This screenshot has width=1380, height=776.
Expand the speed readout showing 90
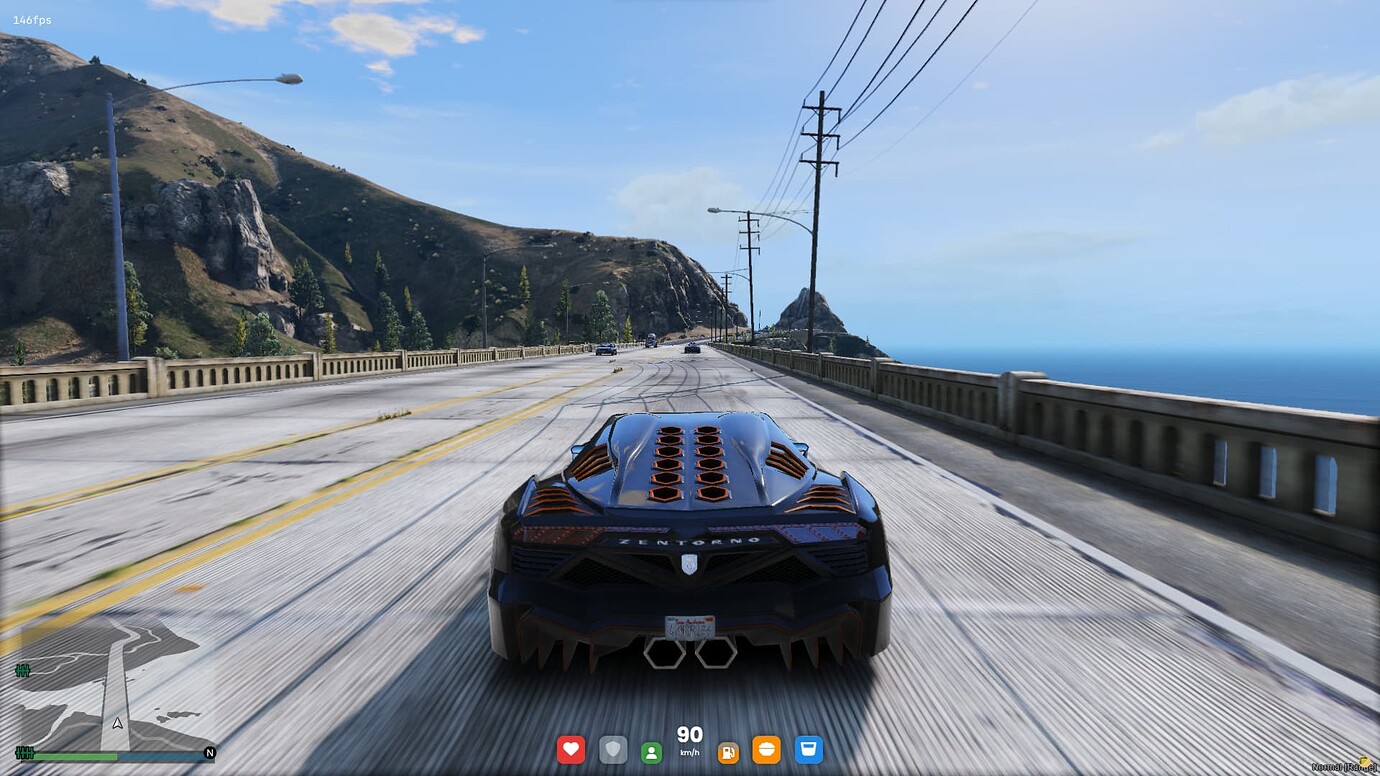pyautogui.click(x=688, y=735)
